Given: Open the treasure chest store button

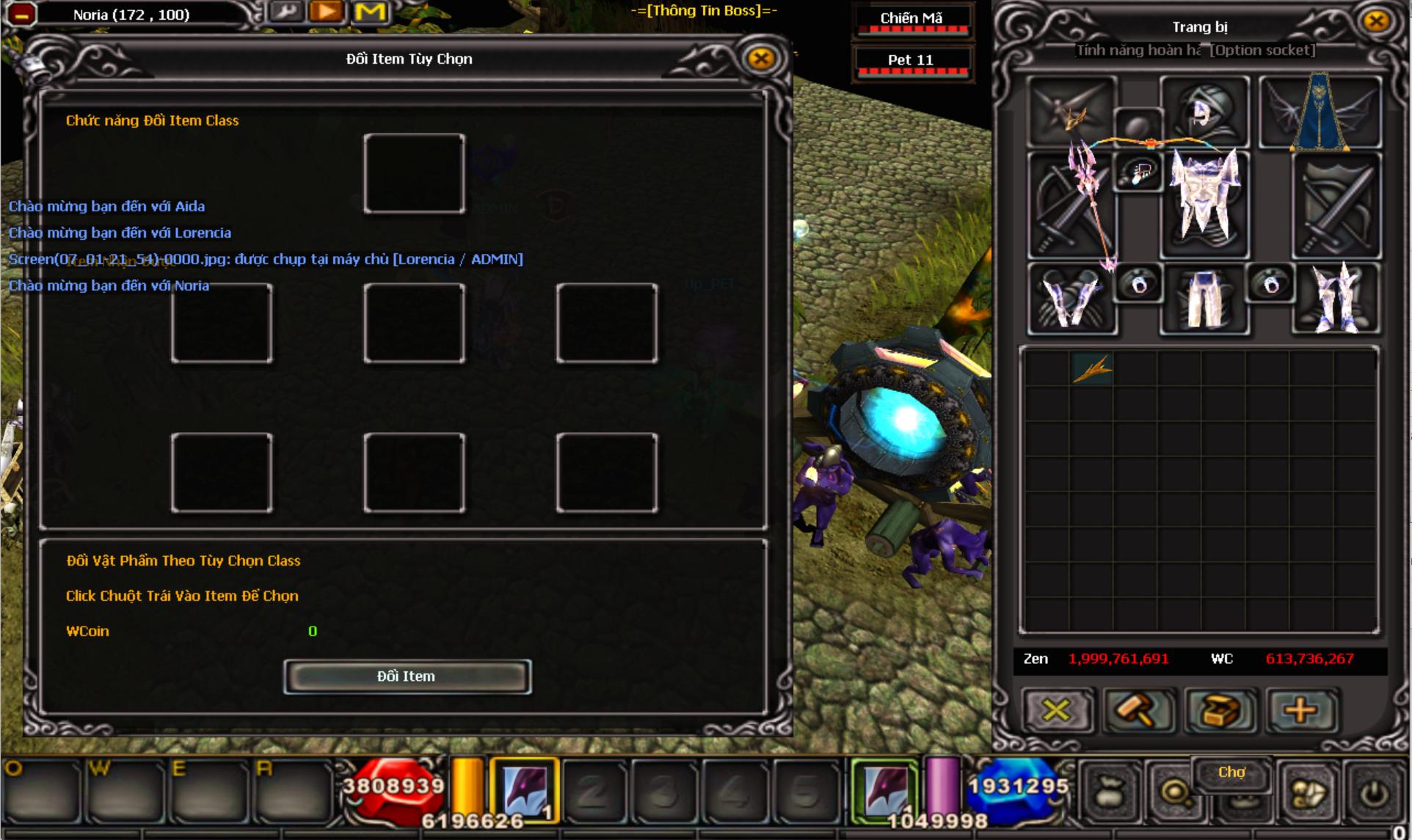Looking at the screenshot, I should pos(1220,710).
